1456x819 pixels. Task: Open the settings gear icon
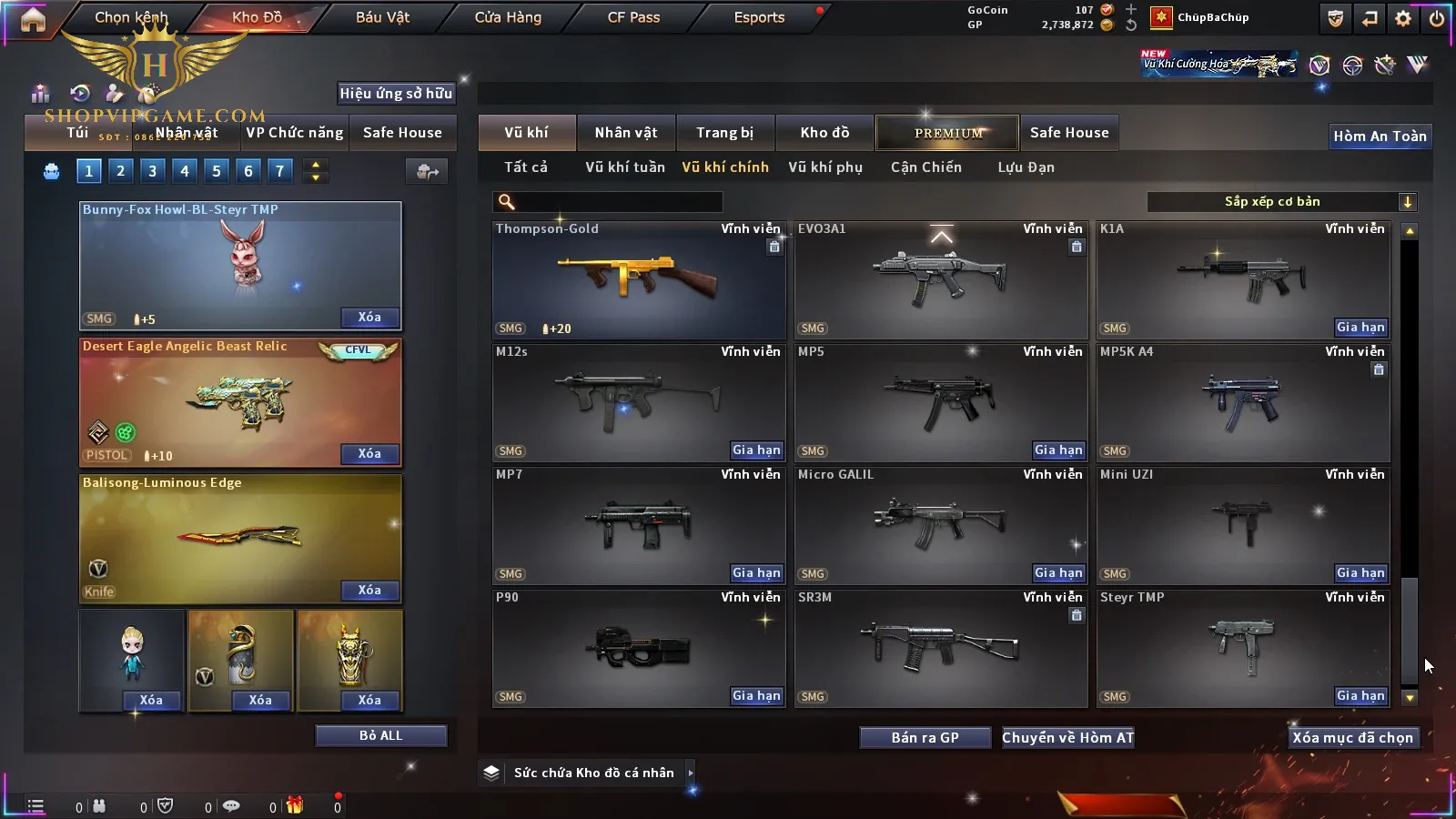[1403, 18]
